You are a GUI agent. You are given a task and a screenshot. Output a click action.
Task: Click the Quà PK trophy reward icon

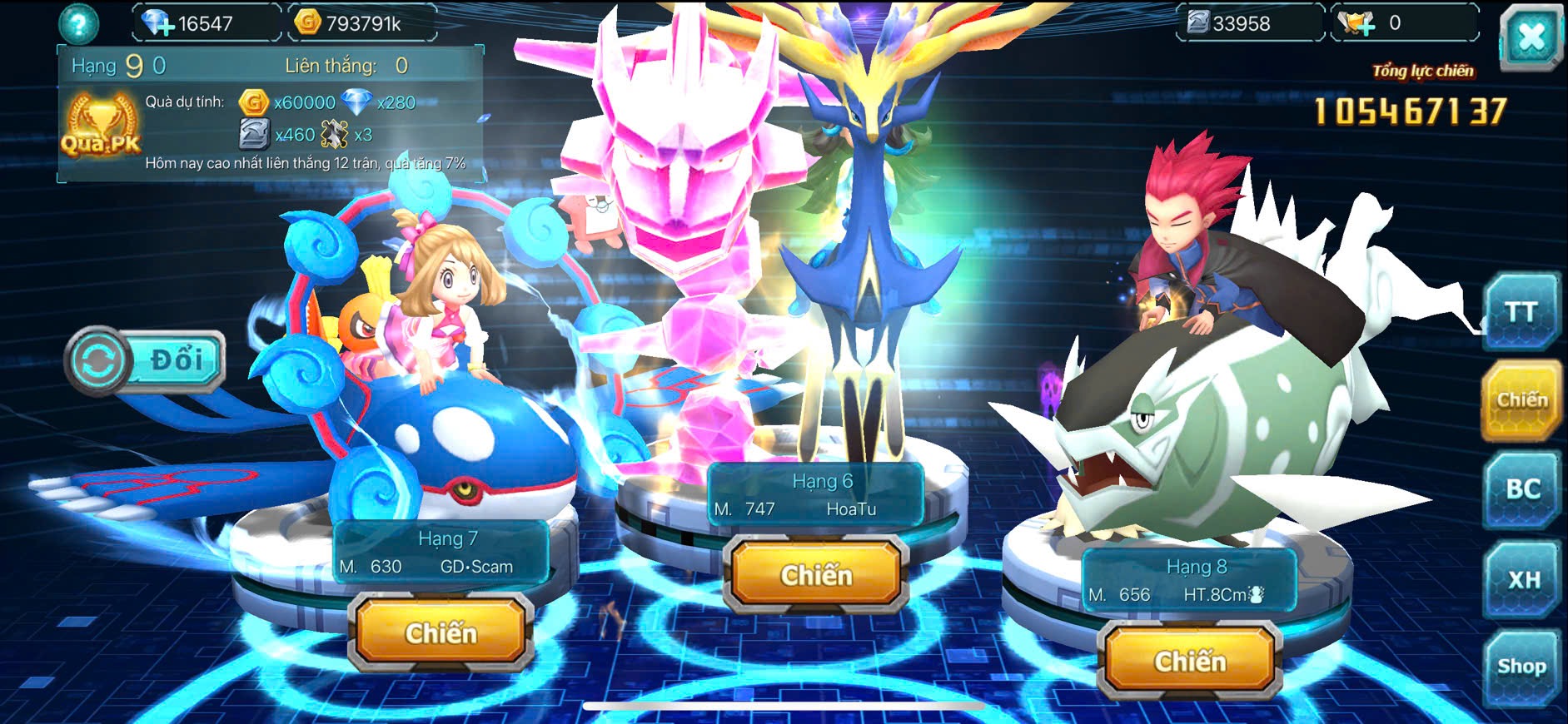tap(101, 126)
